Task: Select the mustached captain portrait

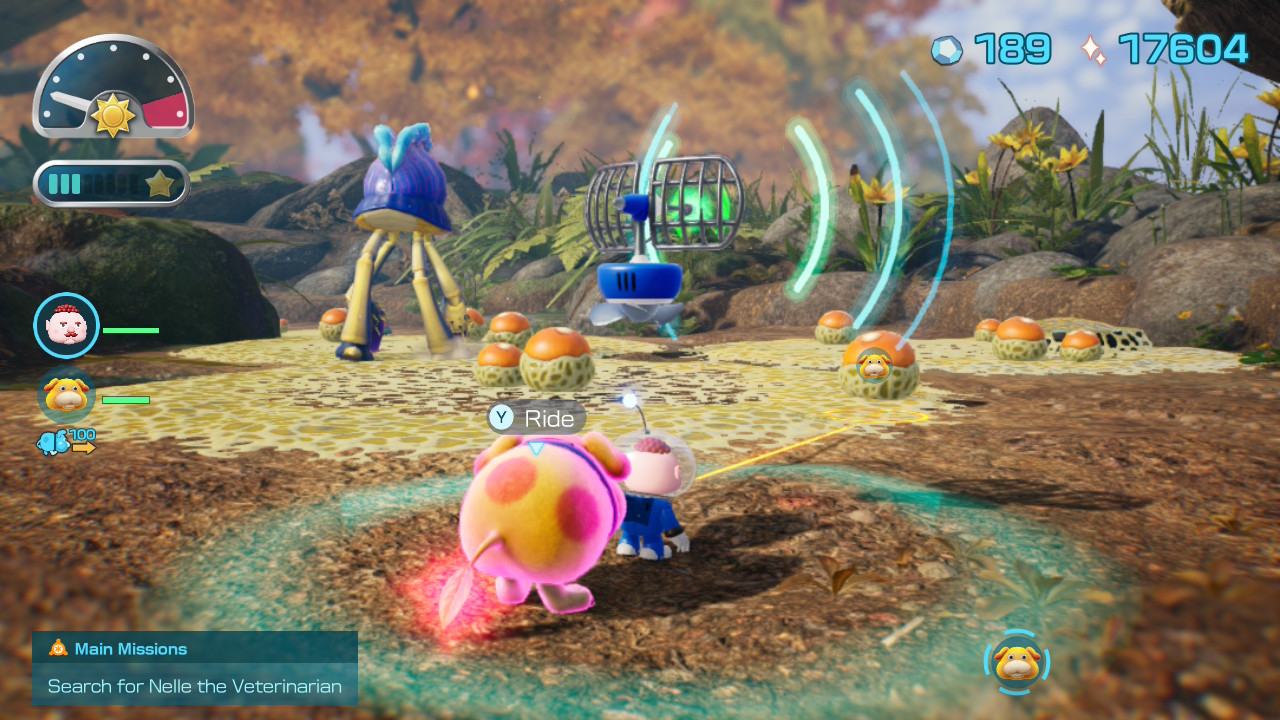Action: [66, 325]
